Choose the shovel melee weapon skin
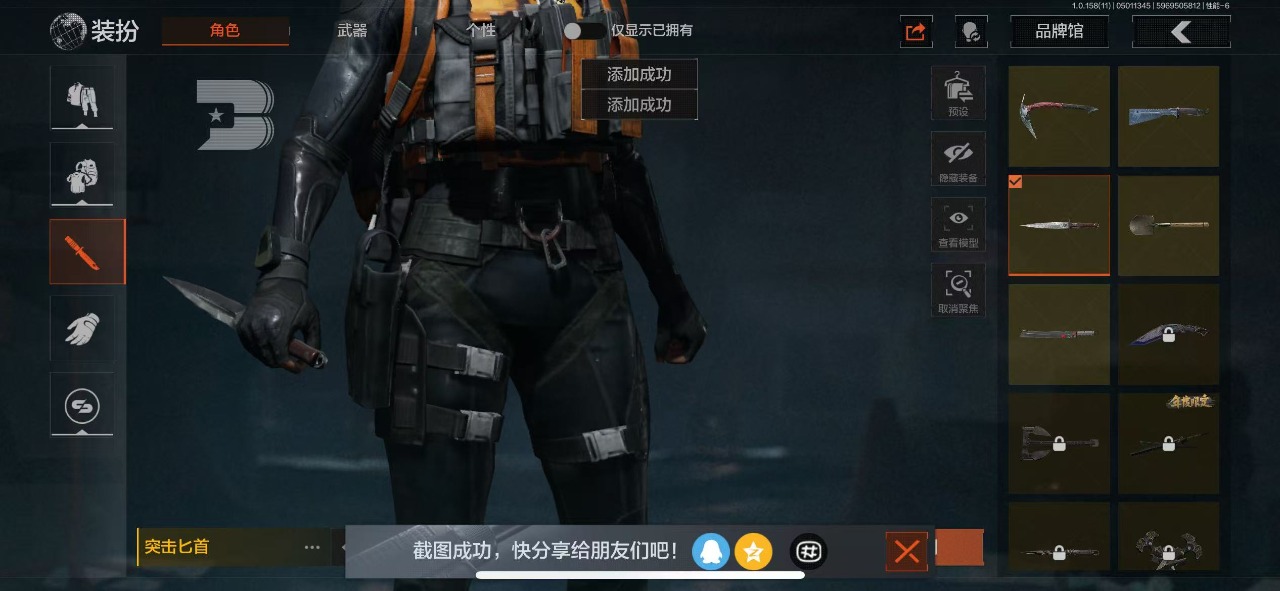This screenshot has height=591, width=1280. pos(1168,226)
